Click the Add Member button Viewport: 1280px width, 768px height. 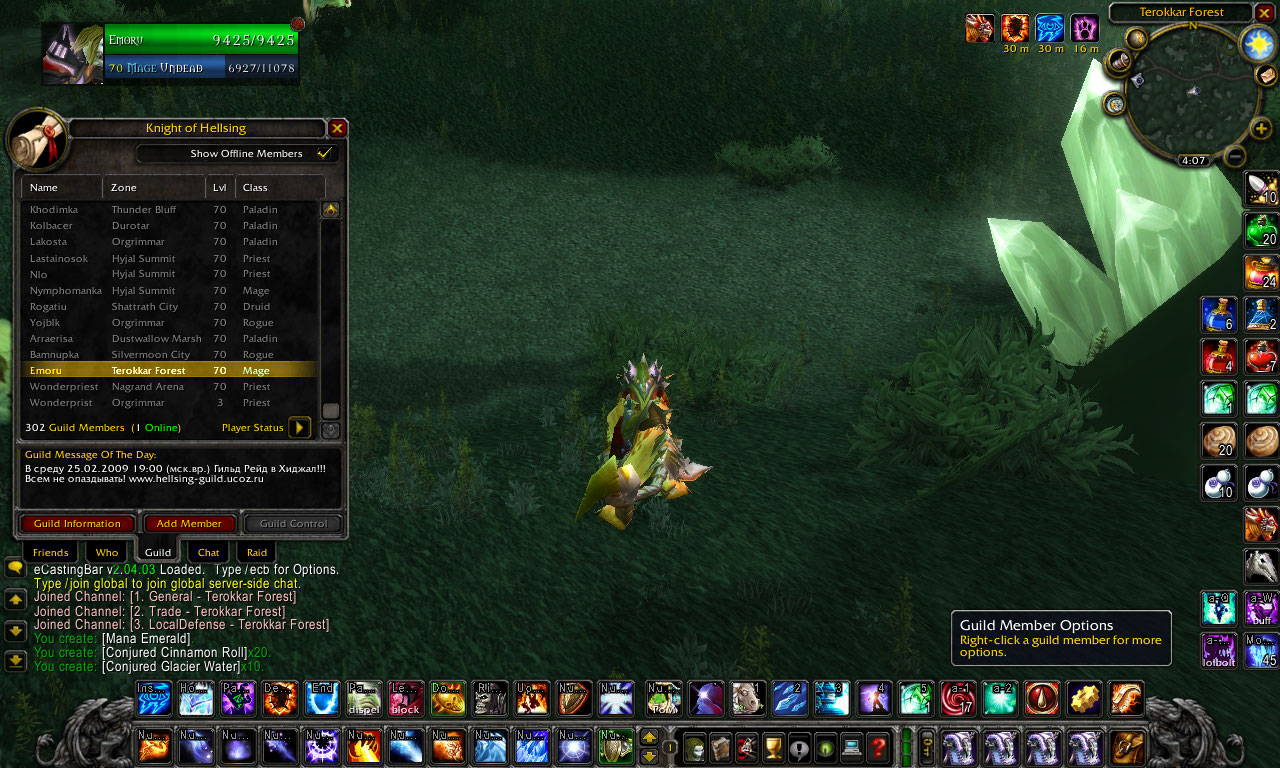point(189,523)
